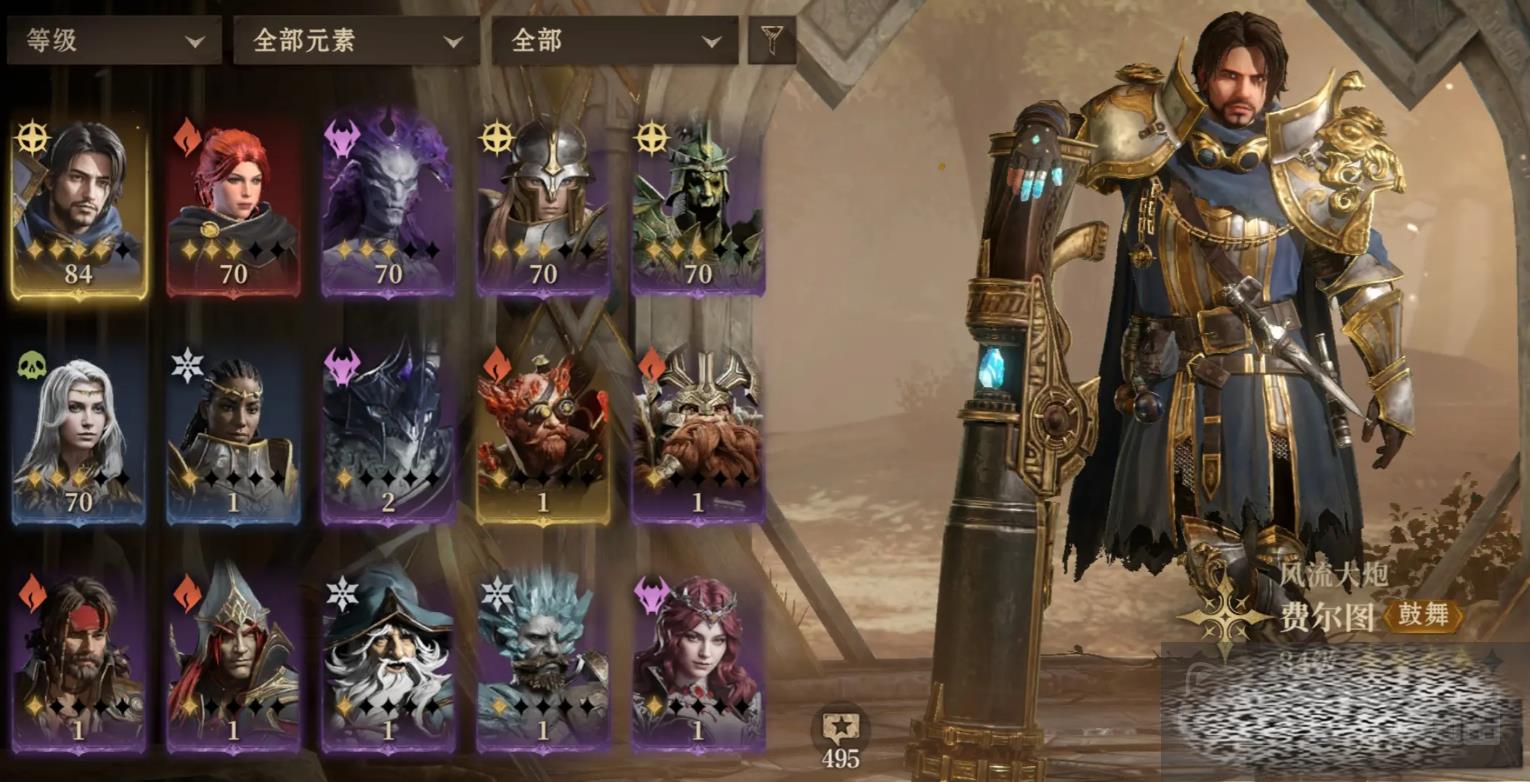Choose the red-haired woman fire hero card

234,208
